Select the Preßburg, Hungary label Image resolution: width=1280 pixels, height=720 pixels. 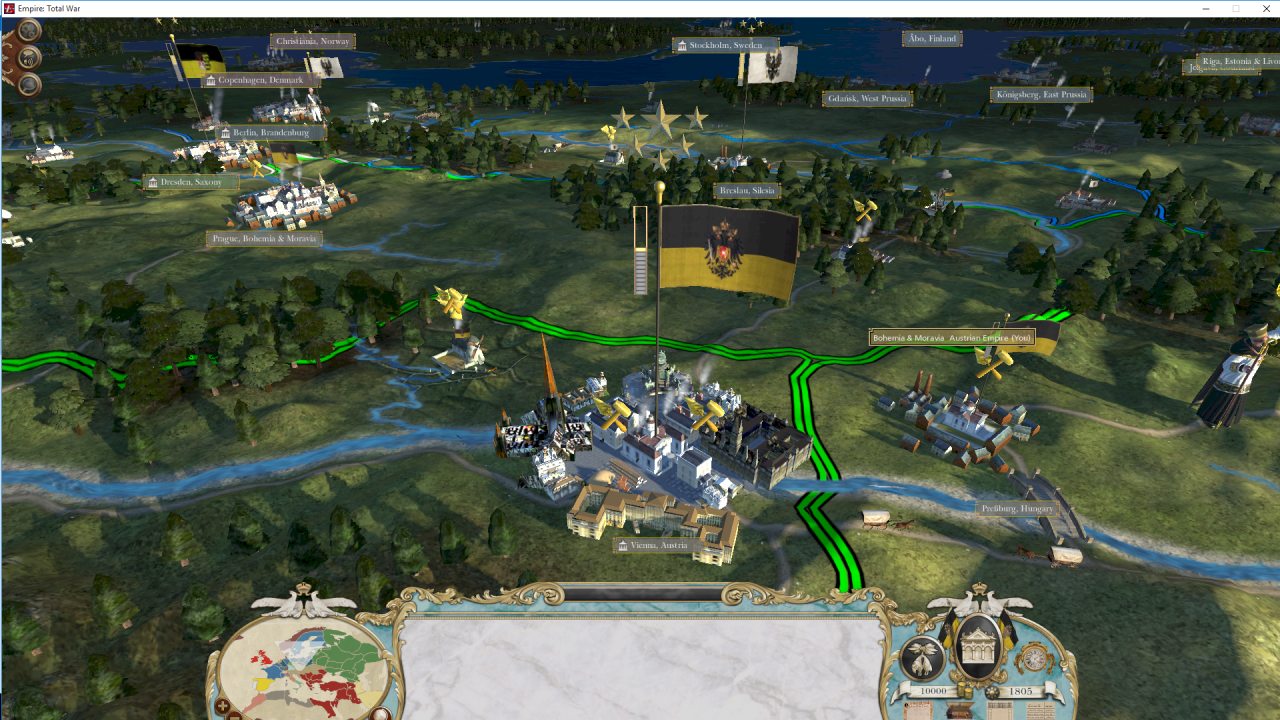[1017, 509]
